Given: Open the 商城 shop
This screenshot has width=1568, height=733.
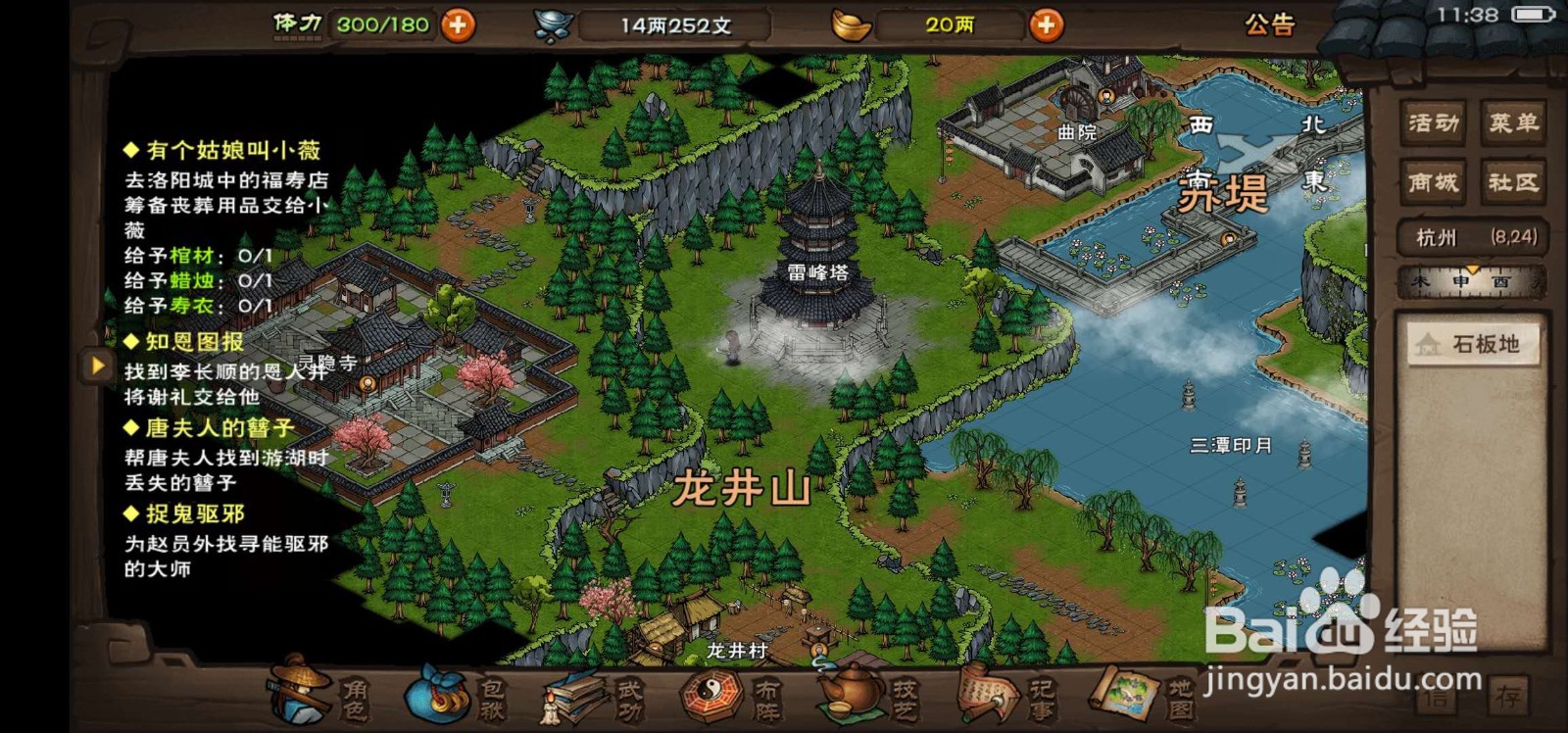Looking at the screenshot, I should pyautogui.click(x=1434, y=181).
